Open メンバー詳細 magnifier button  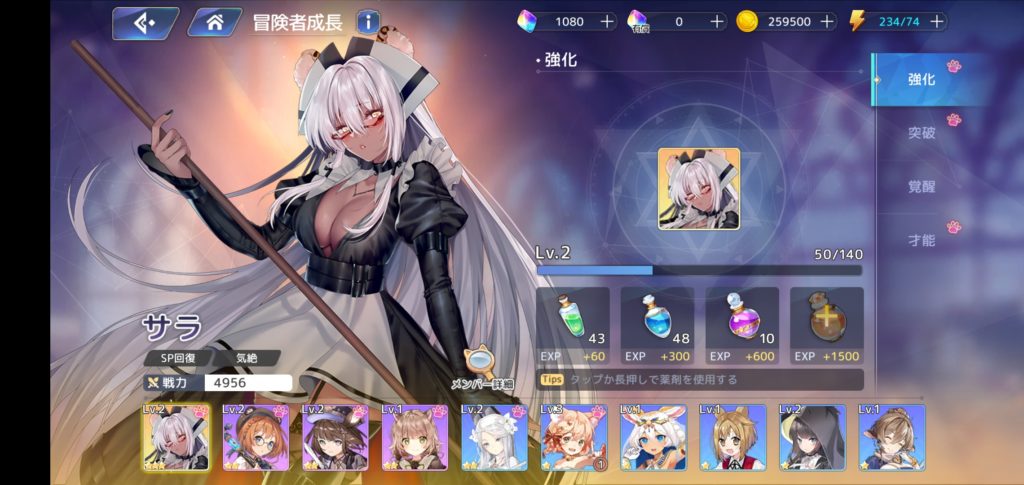click(x=482, y=368)
